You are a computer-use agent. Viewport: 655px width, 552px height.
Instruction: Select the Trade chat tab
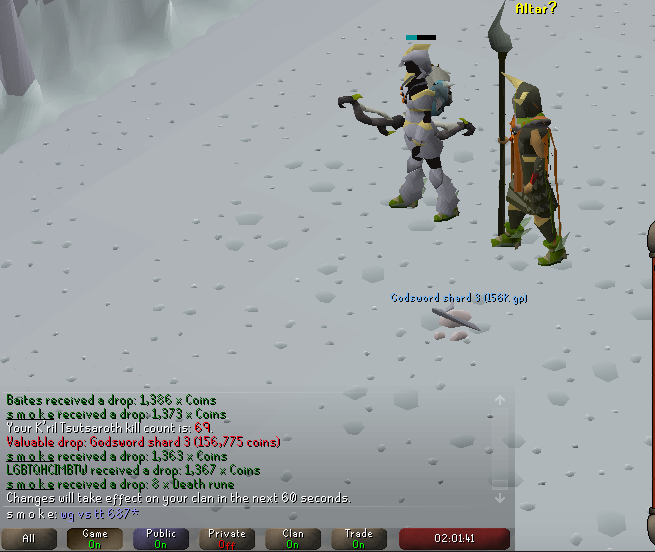pyautogui.click(x=359, y=538)
